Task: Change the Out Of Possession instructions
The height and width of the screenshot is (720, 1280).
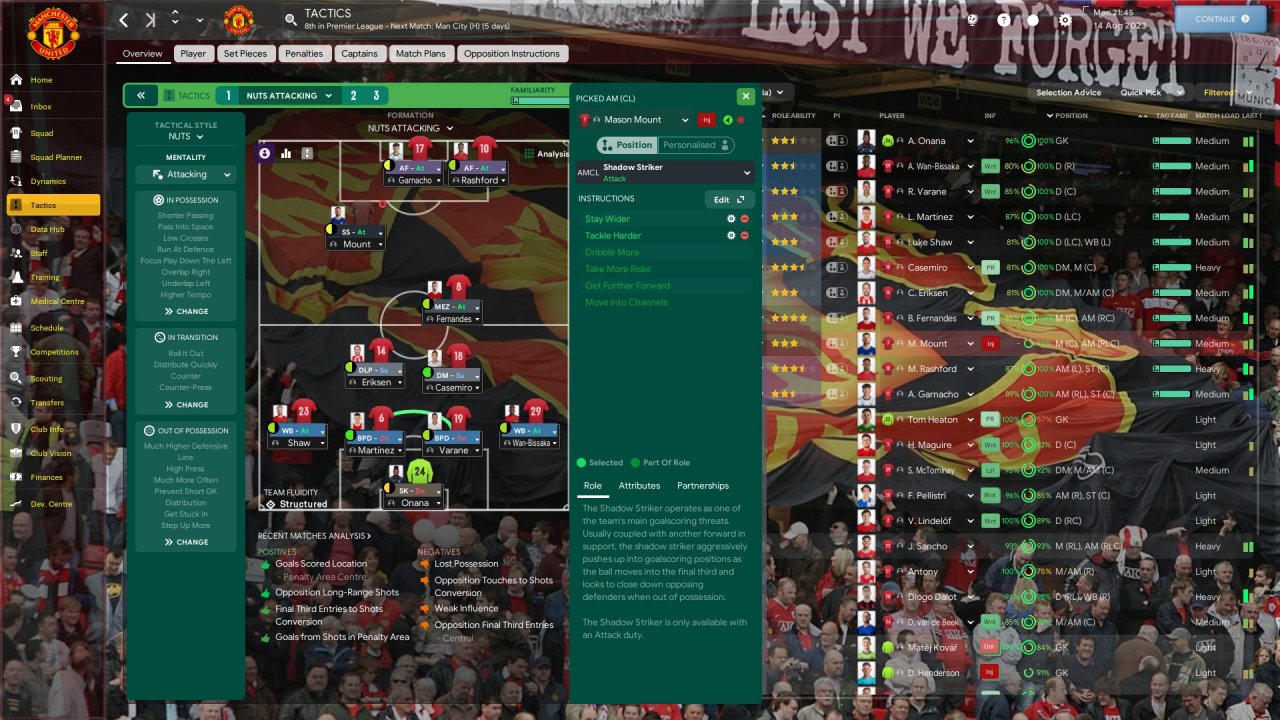Action: click(x=186, y=542)
